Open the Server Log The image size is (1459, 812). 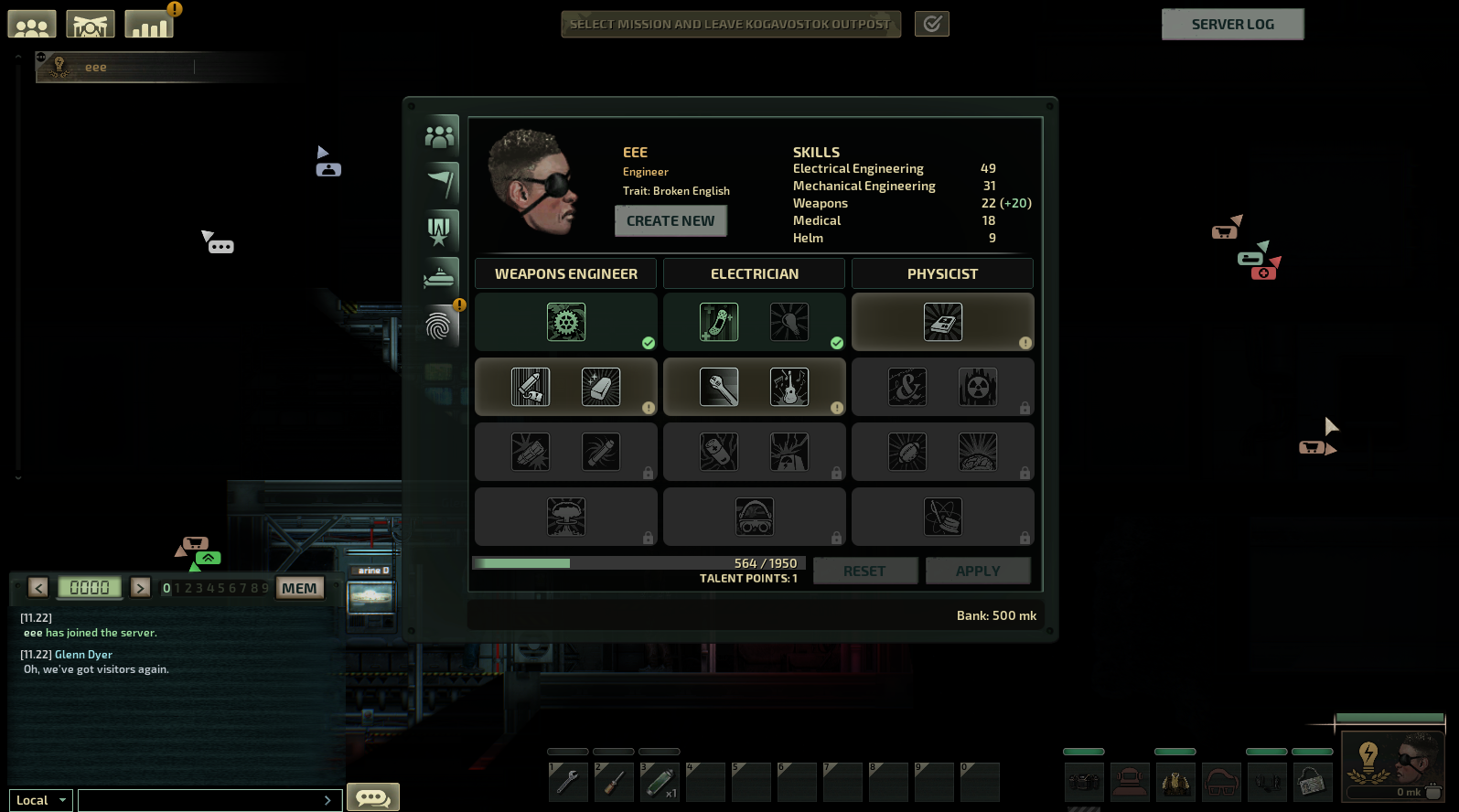pos(1232,25)
